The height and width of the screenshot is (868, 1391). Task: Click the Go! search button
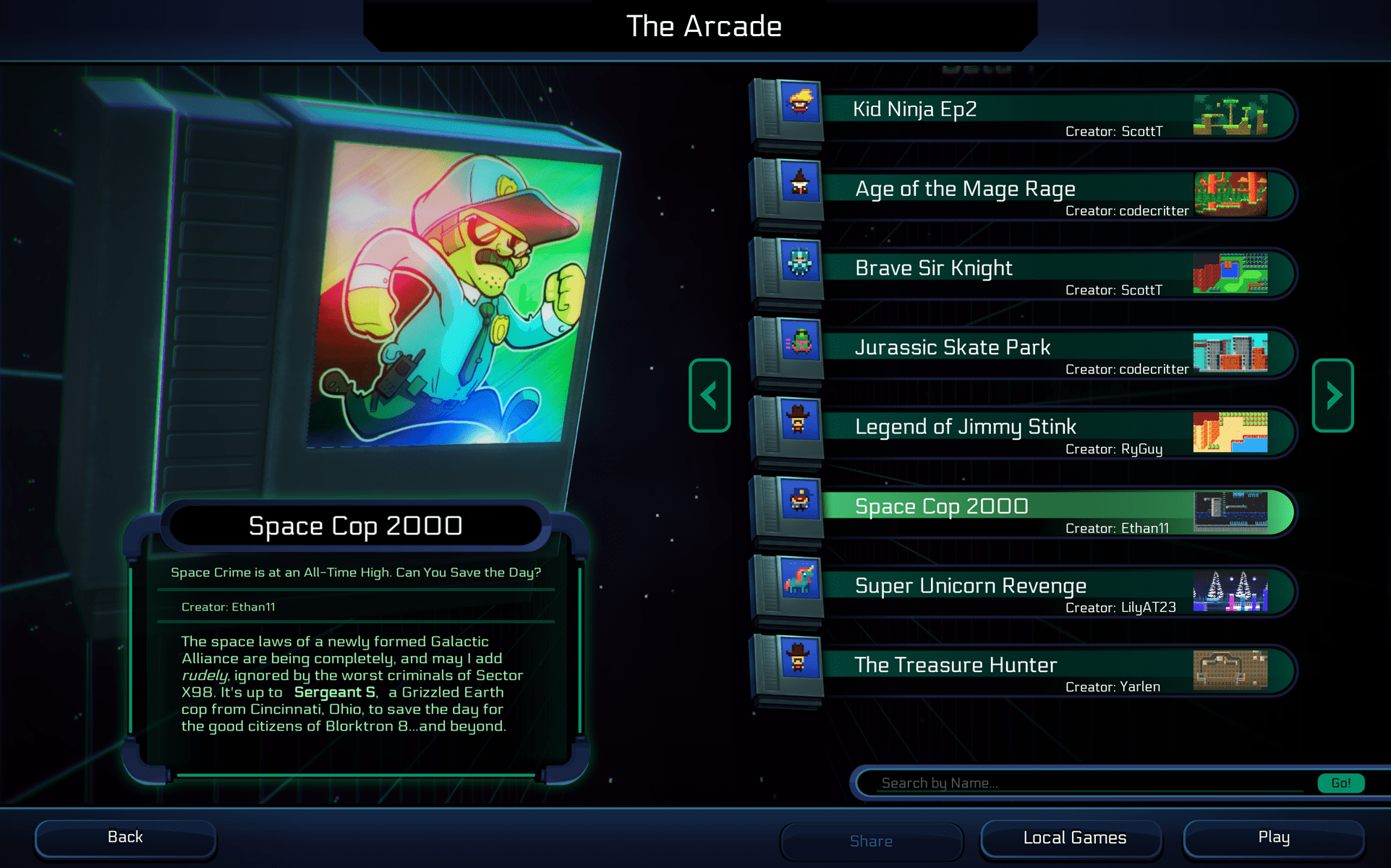tap(1340, 783)
